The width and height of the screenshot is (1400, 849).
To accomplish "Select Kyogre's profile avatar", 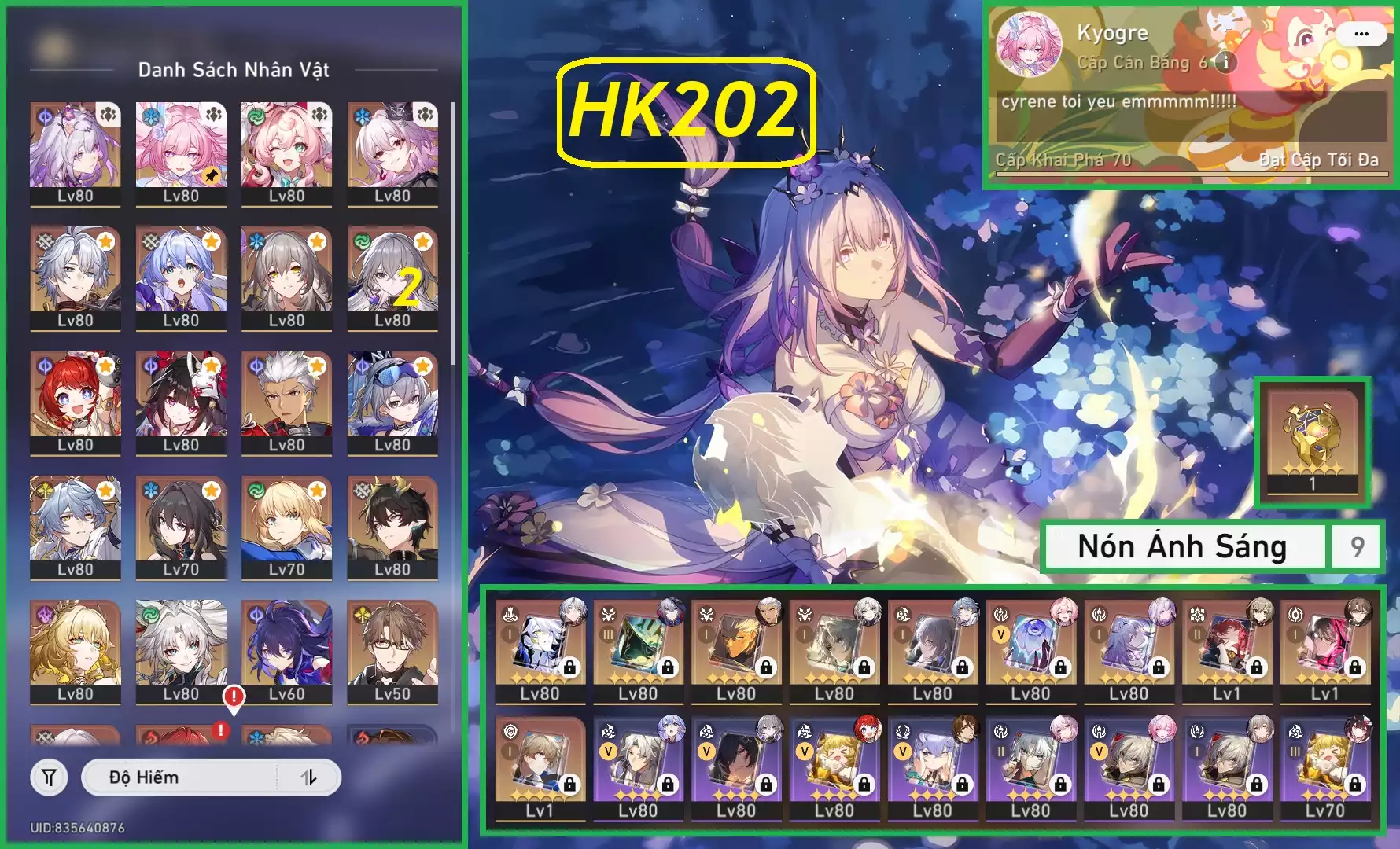I will [x=1029, y=44].
